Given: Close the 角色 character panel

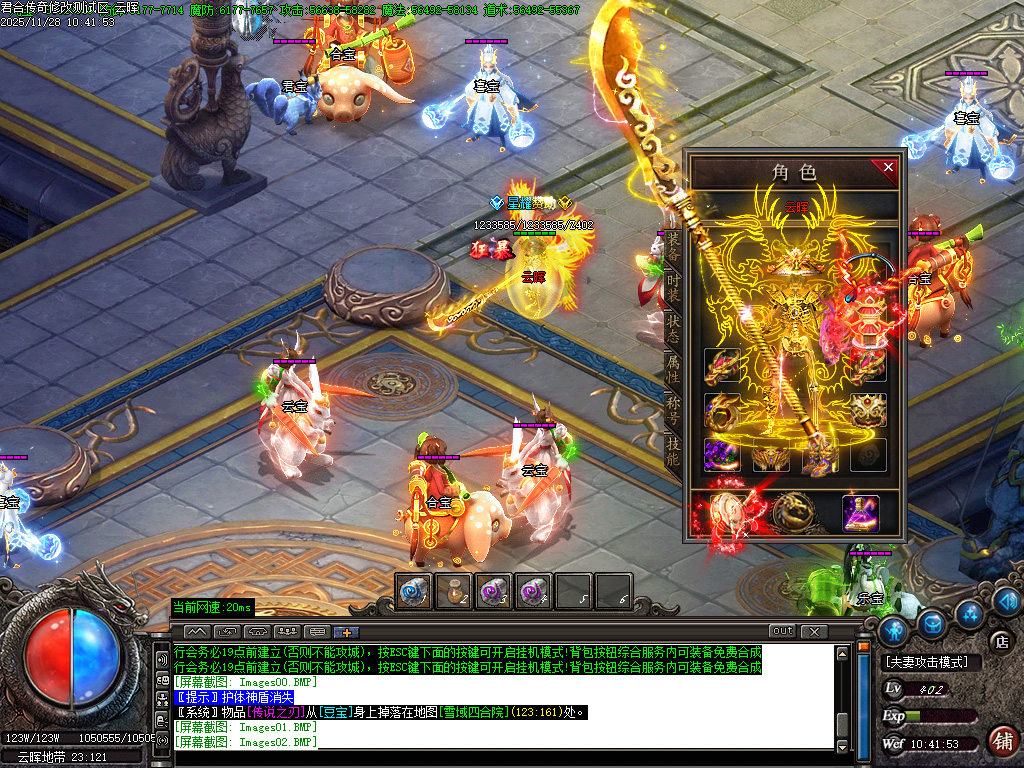Looking at the screenshot, I should pyautogui.click(x=888, y=168).
